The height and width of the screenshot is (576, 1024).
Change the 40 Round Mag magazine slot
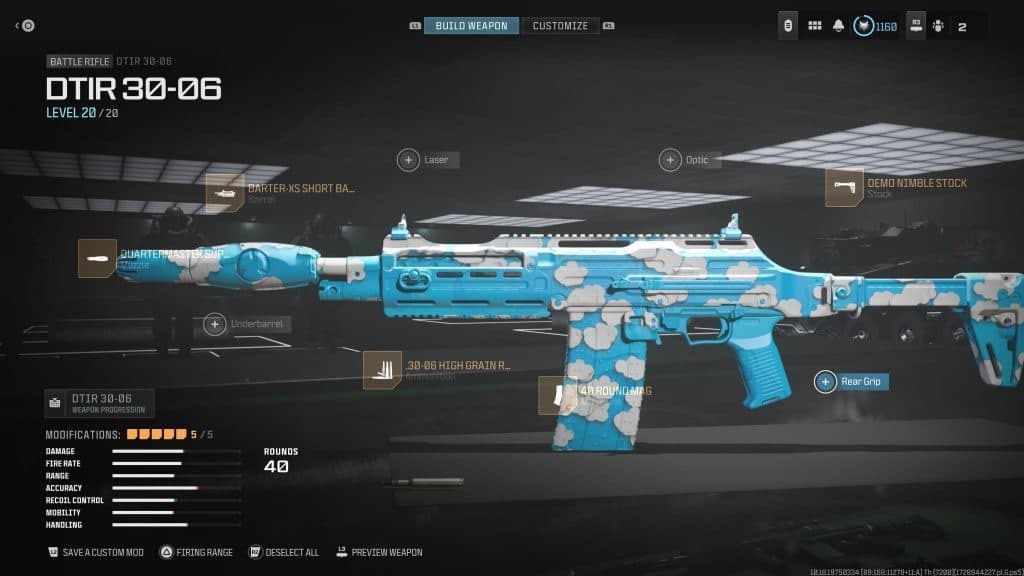click(558, 395)
